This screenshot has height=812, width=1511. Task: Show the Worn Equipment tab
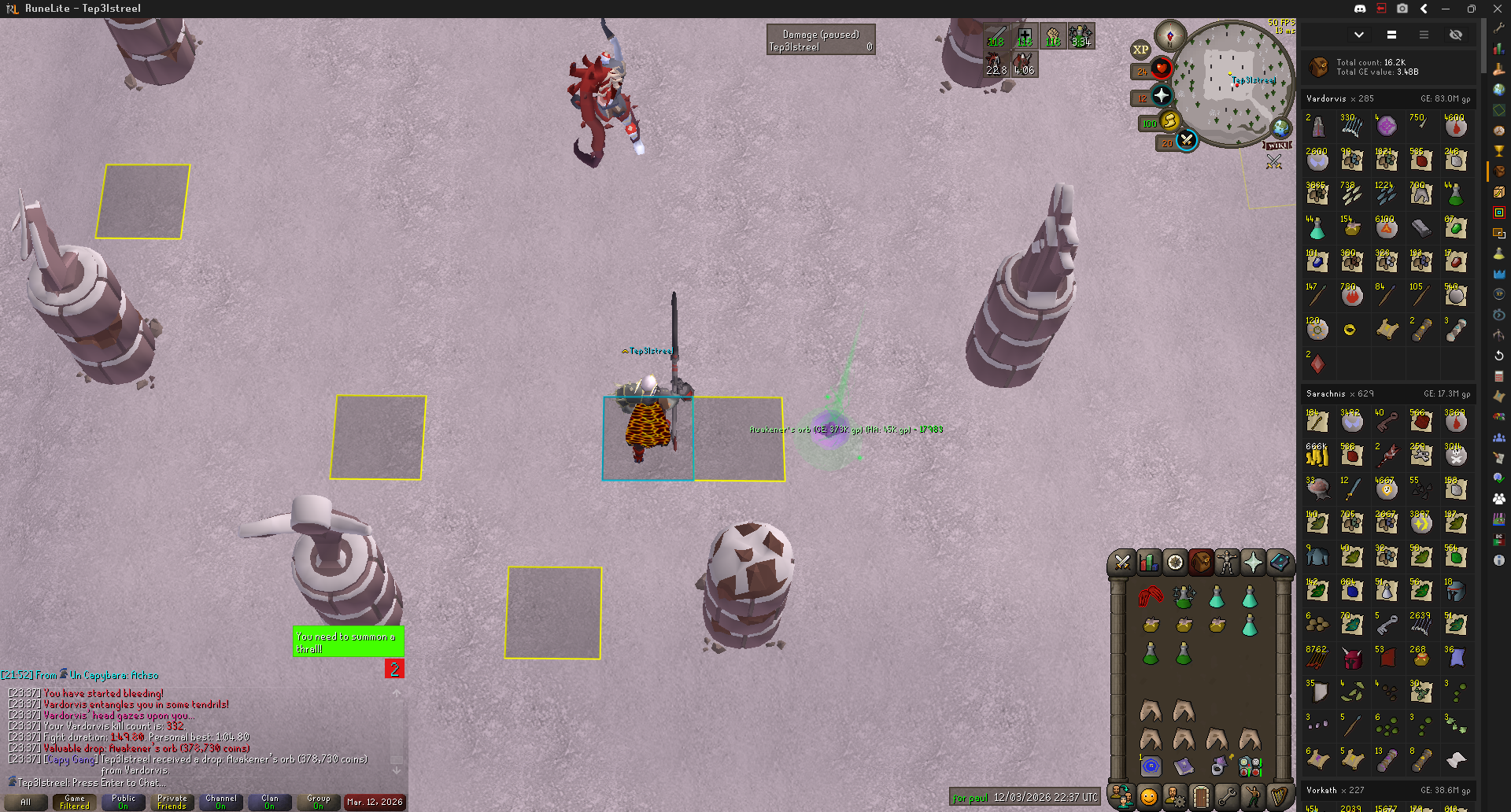[1226, 563]
